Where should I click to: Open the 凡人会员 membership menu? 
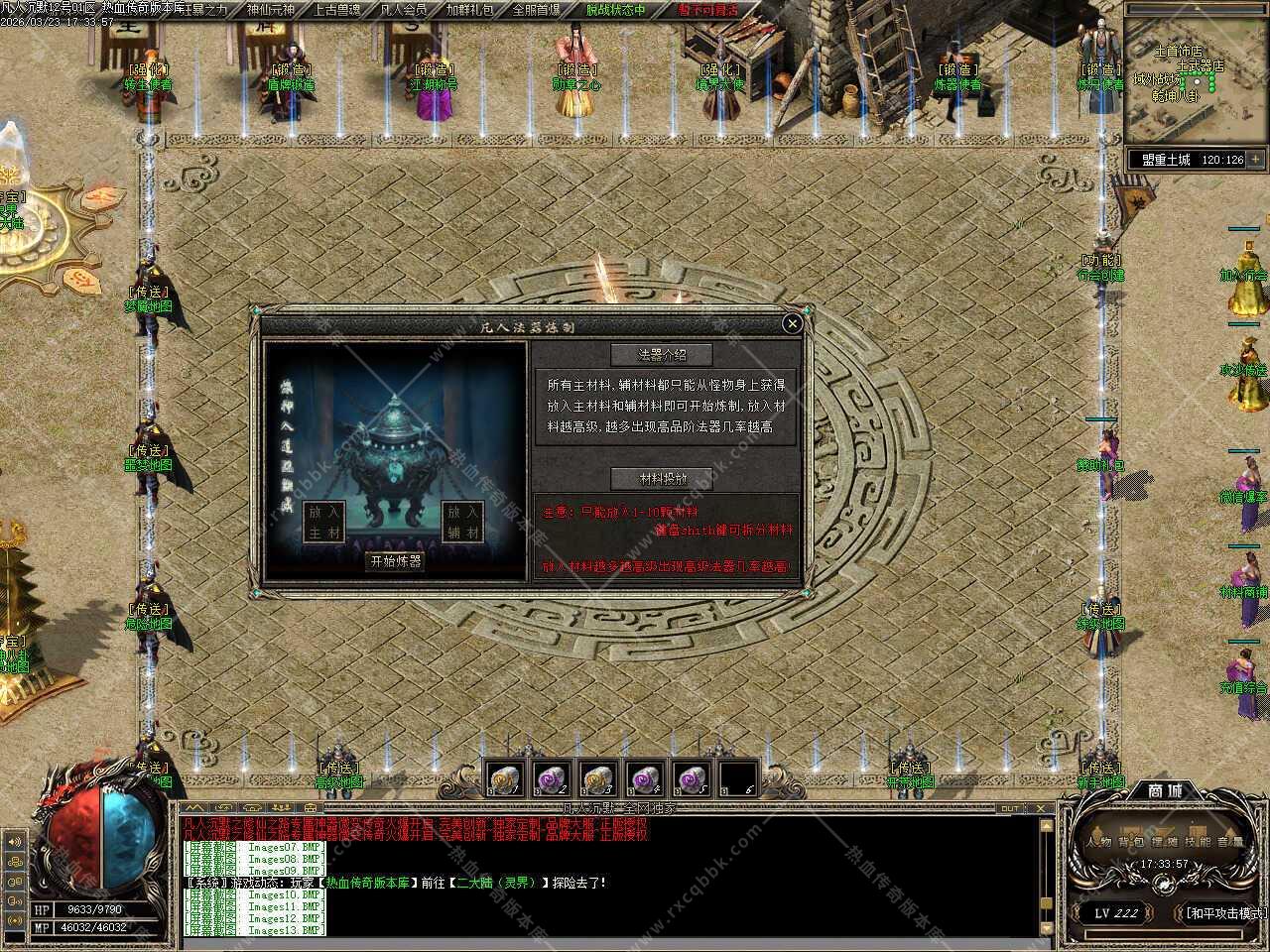click(404, 10)
